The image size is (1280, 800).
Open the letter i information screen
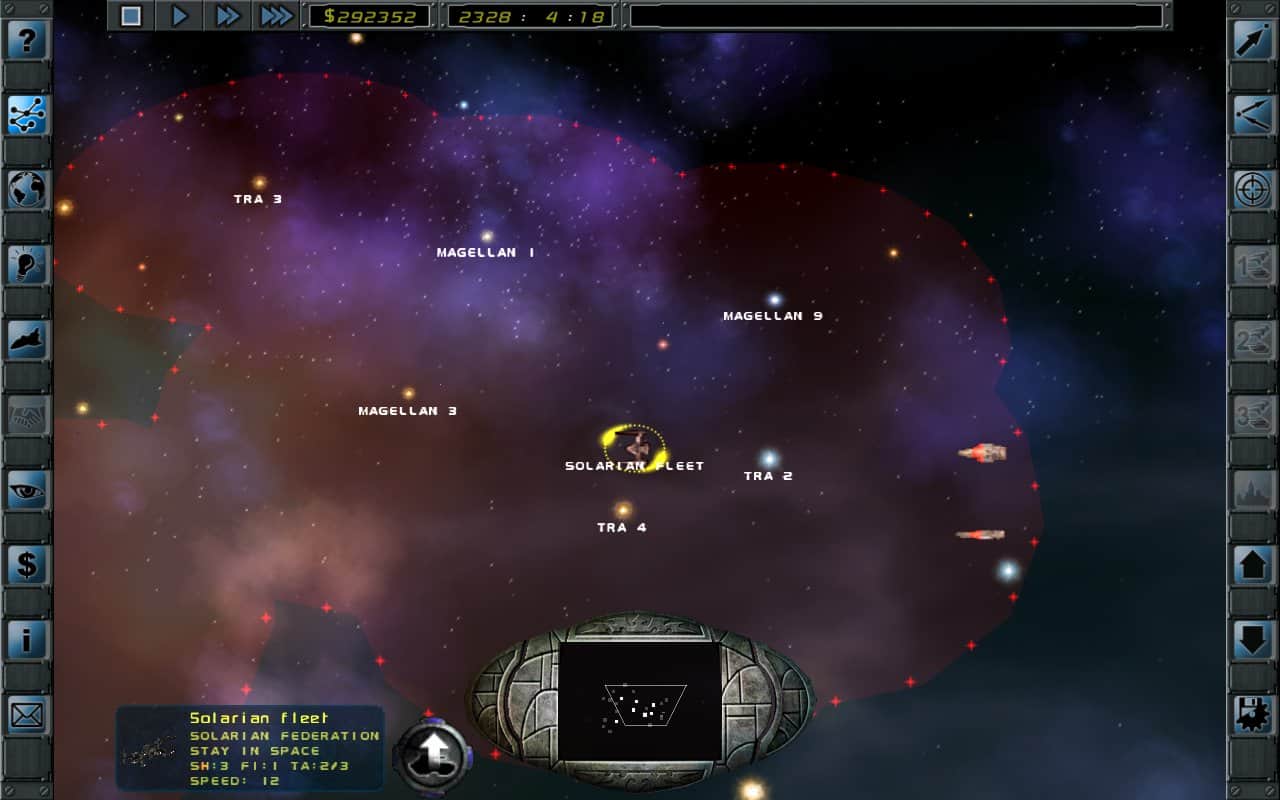(x=28, y=640)
